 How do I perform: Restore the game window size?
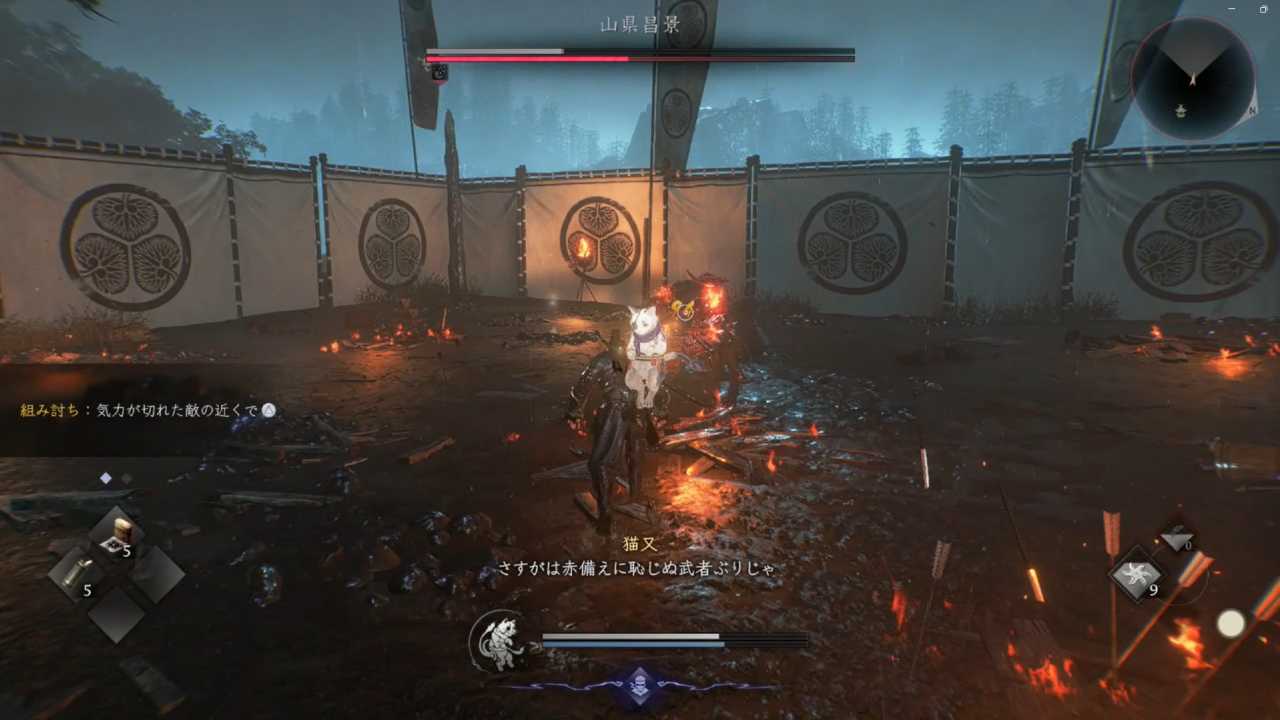[1263, 9]
